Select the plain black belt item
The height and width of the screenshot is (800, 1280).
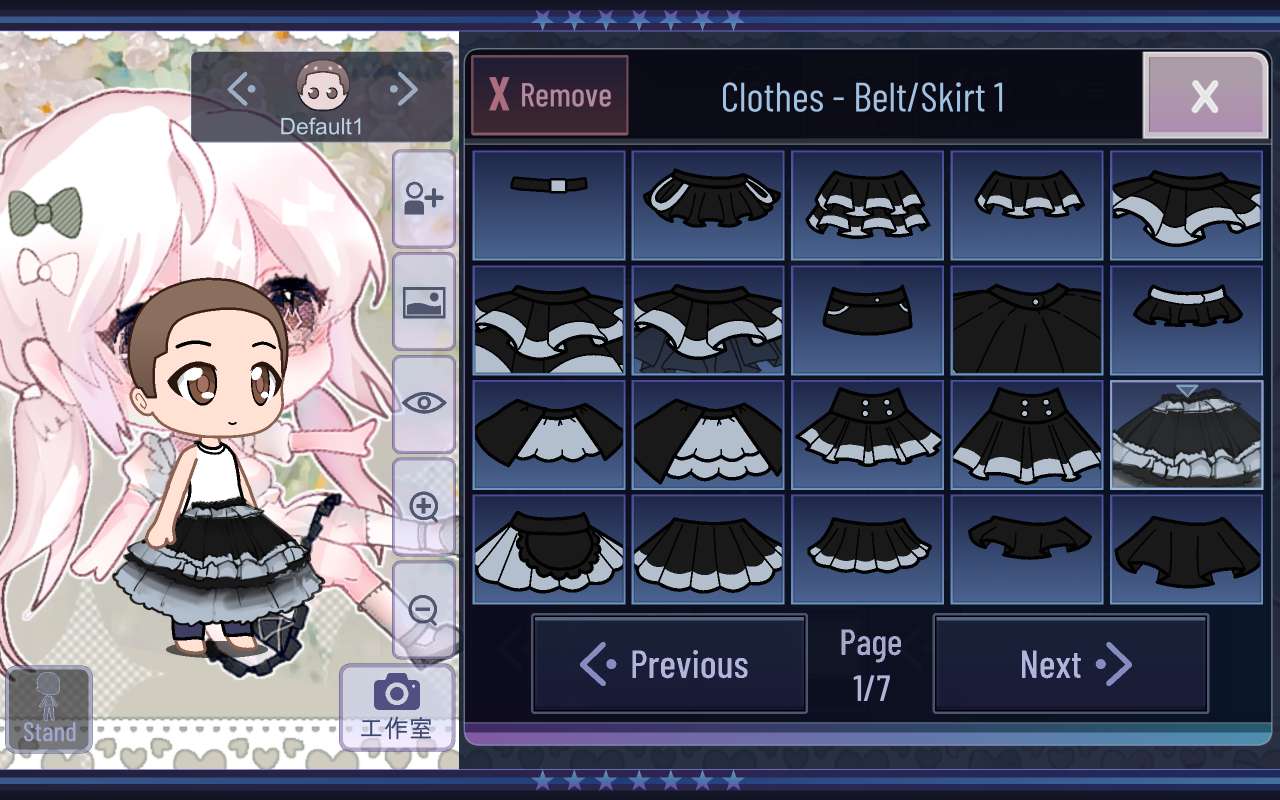(x=549, y=204)
